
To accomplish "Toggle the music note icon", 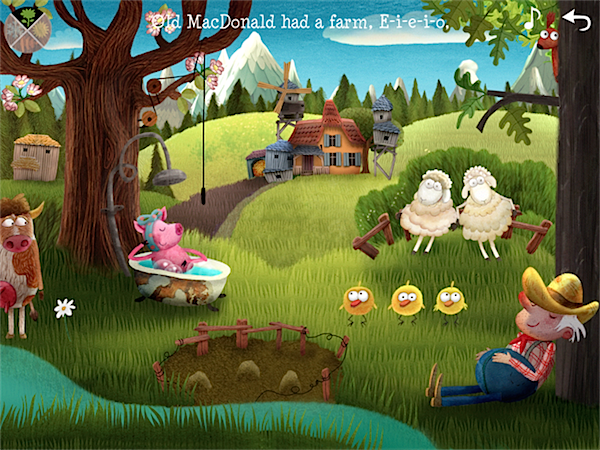I will click(x=533, y=18).
